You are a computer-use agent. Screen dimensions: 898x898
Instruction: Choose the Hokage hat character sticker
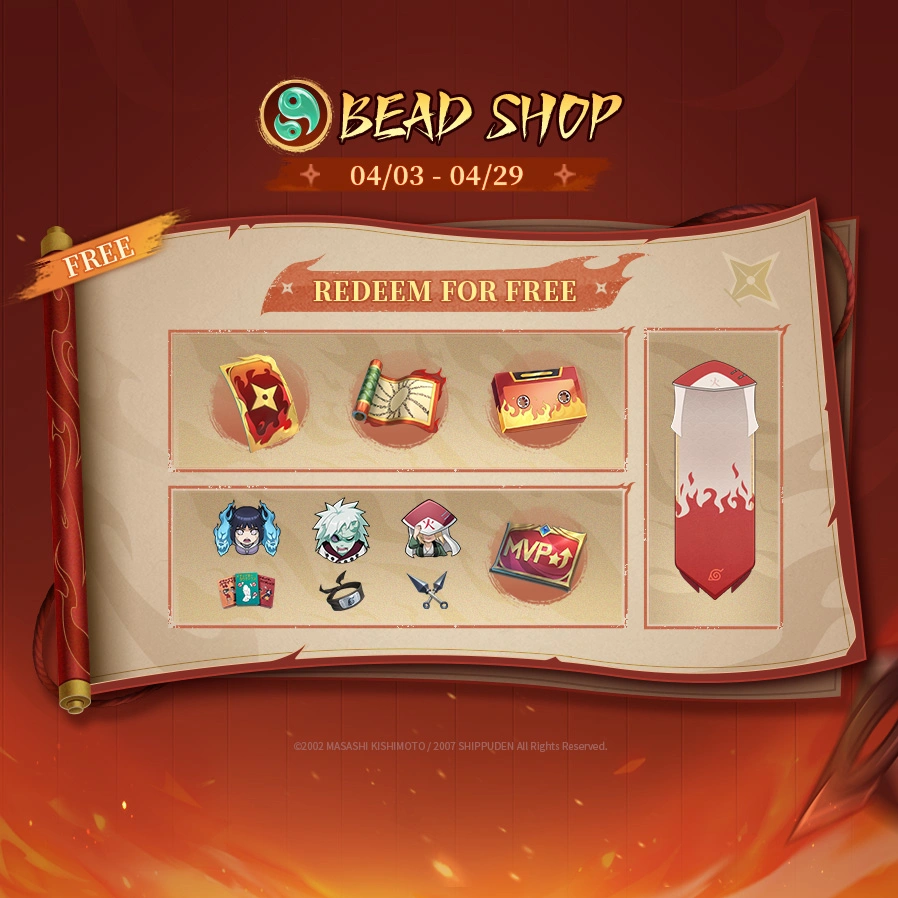click(x=427, y=529)
